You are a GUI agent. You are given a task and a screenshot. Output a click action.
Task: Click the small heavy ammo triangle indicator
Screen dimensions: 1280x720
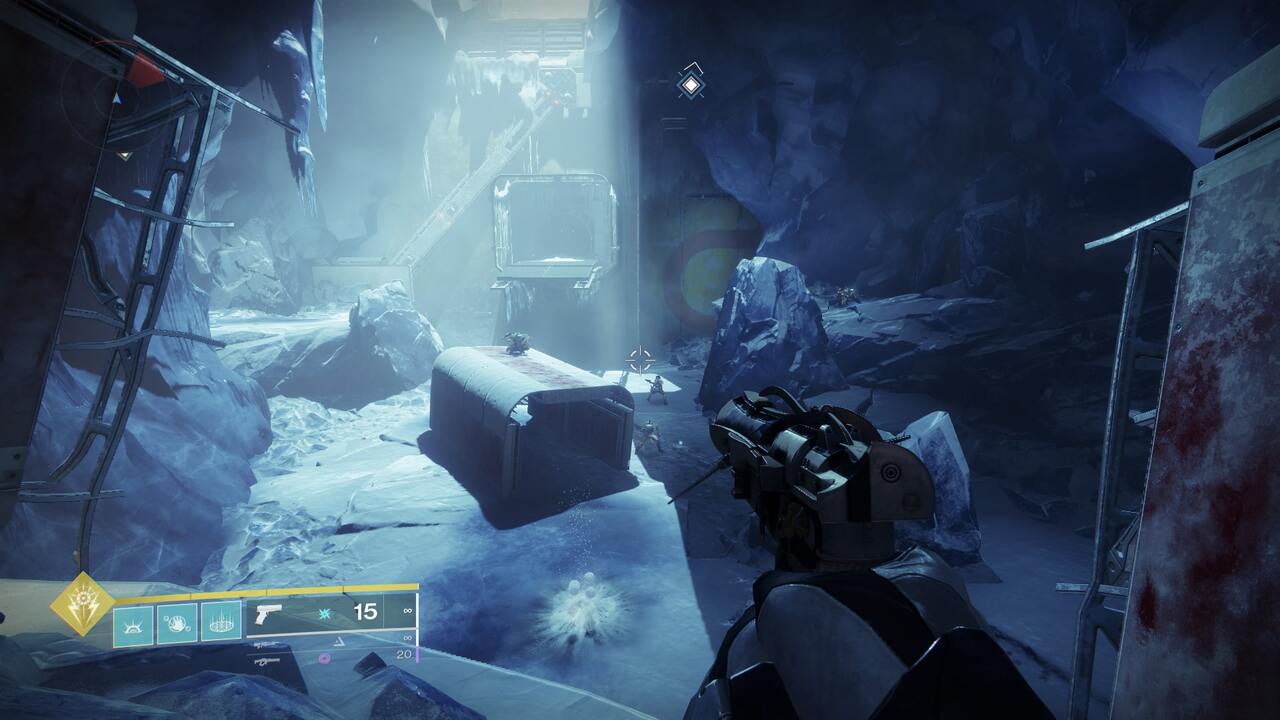pyautogui.click(x=340, y=642)
